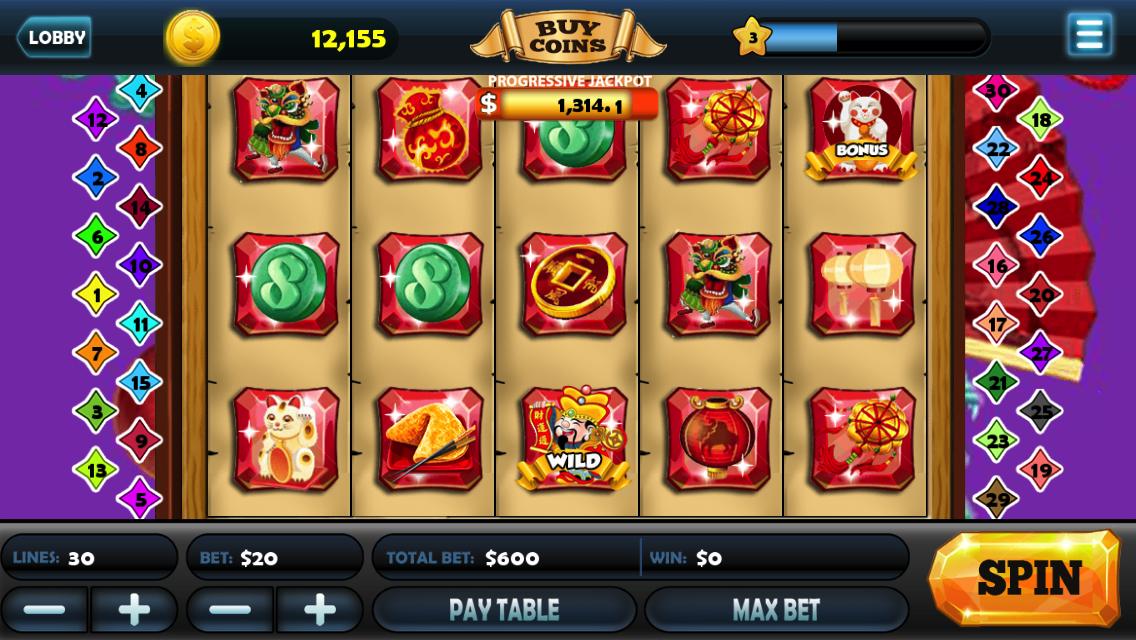Open the Buy Coins shop

pos(567,38)
